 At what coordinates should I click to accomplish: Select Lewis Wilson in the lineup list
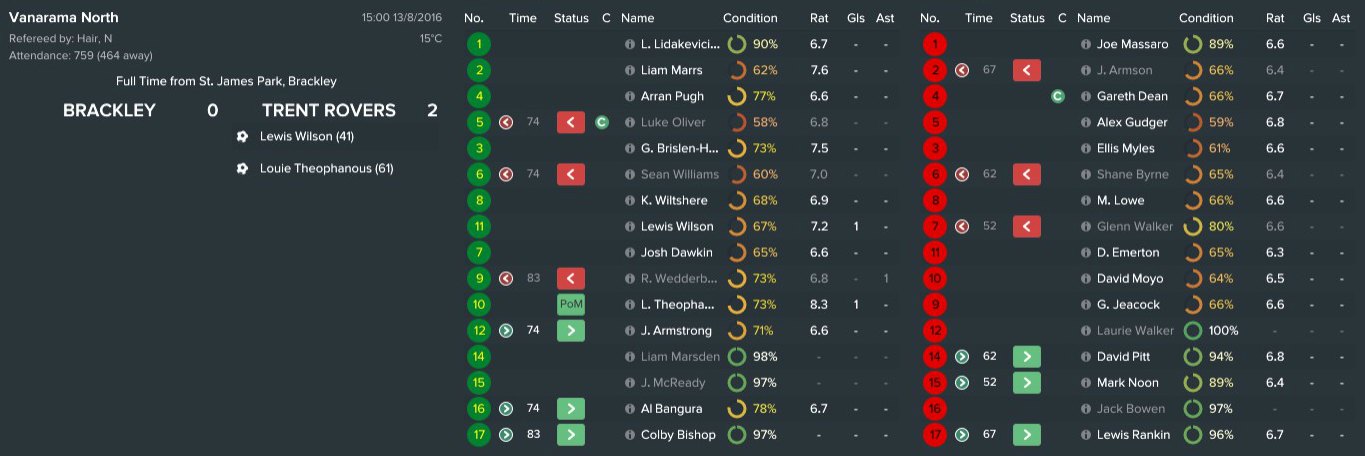tap(677, 227)
